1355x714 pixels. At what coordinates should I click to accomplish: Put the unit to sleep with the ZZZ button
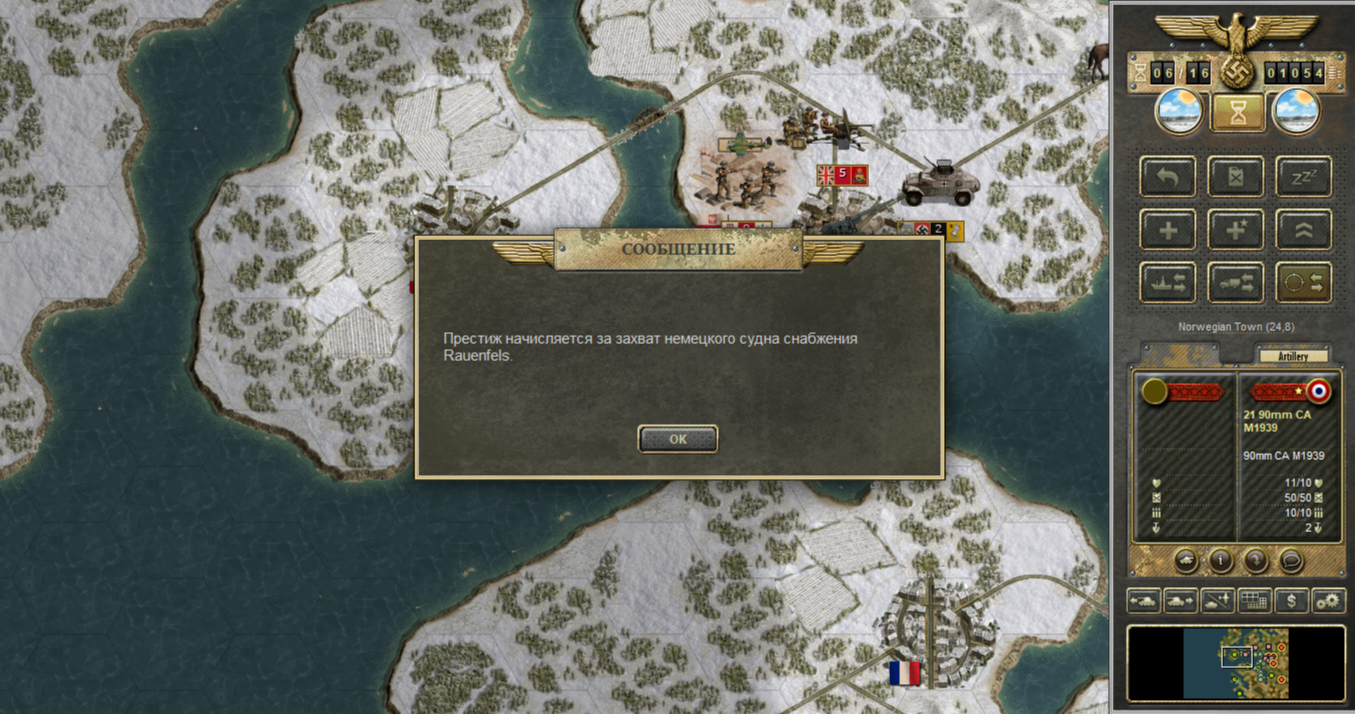click(1304, 177)
